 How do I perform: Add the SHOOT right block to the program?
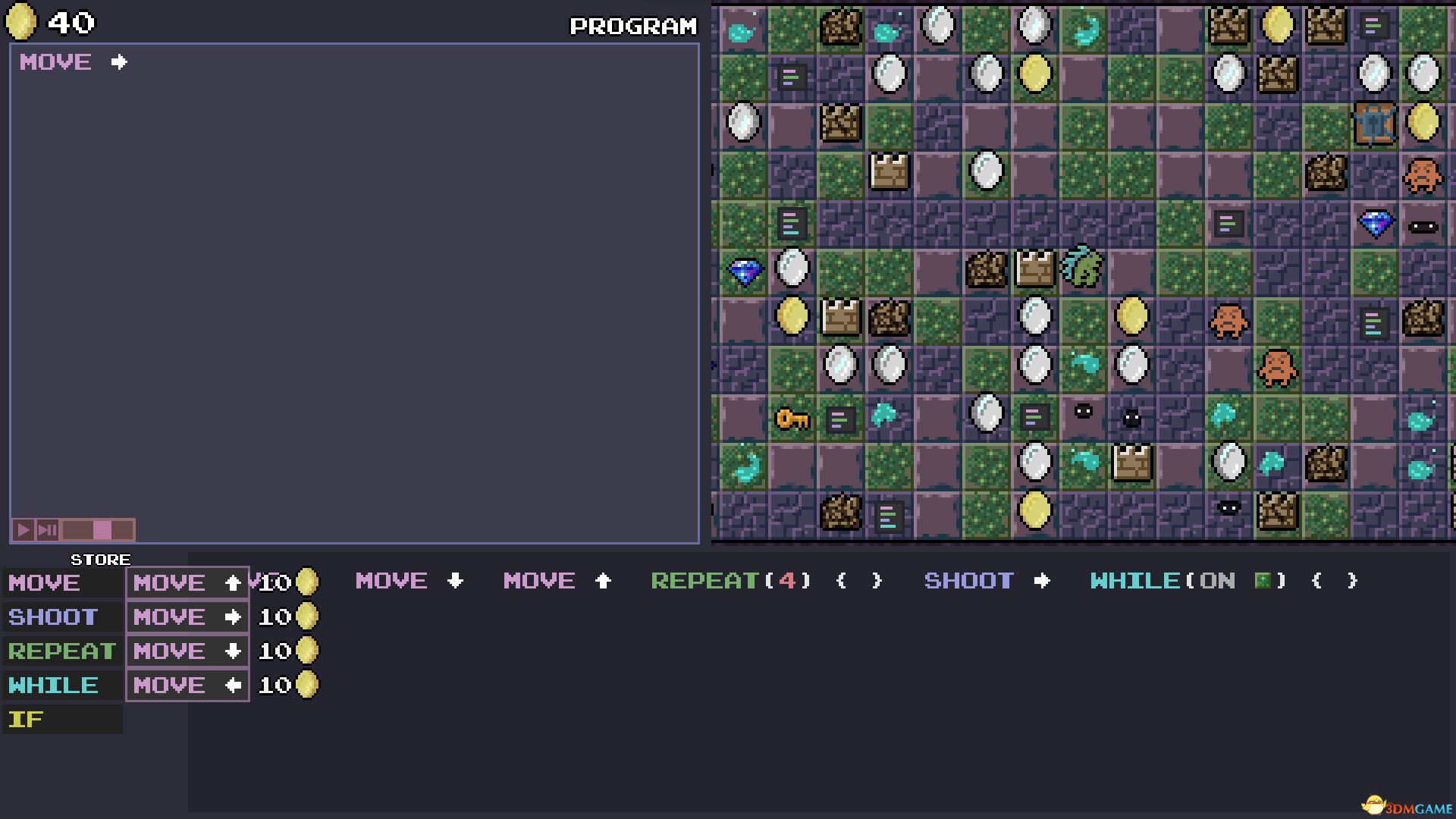[x=986, y=581]
